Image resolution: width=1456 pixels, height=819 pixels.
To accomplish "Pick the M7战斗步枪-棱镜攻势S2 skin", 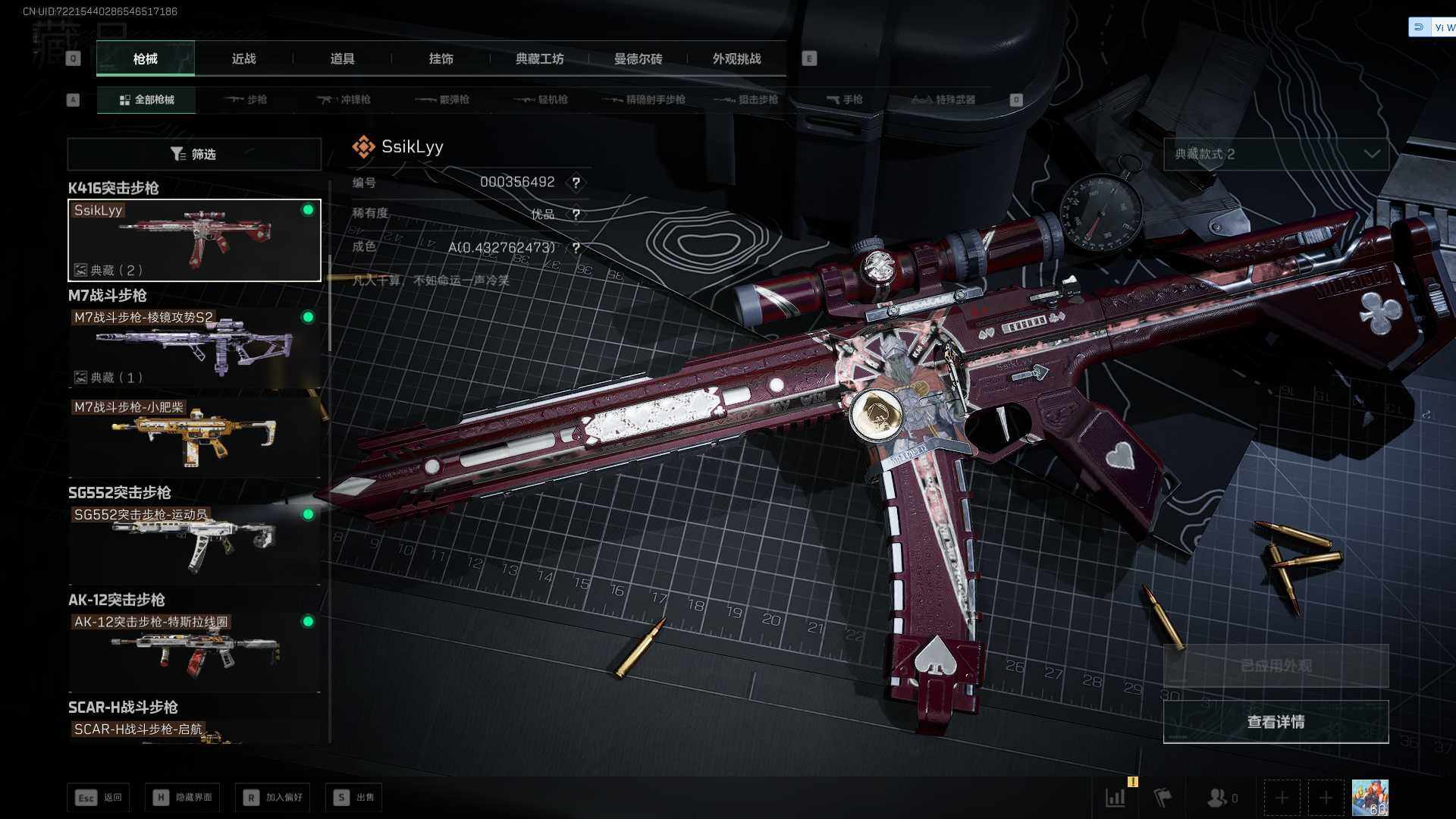I will click(194, 347).
